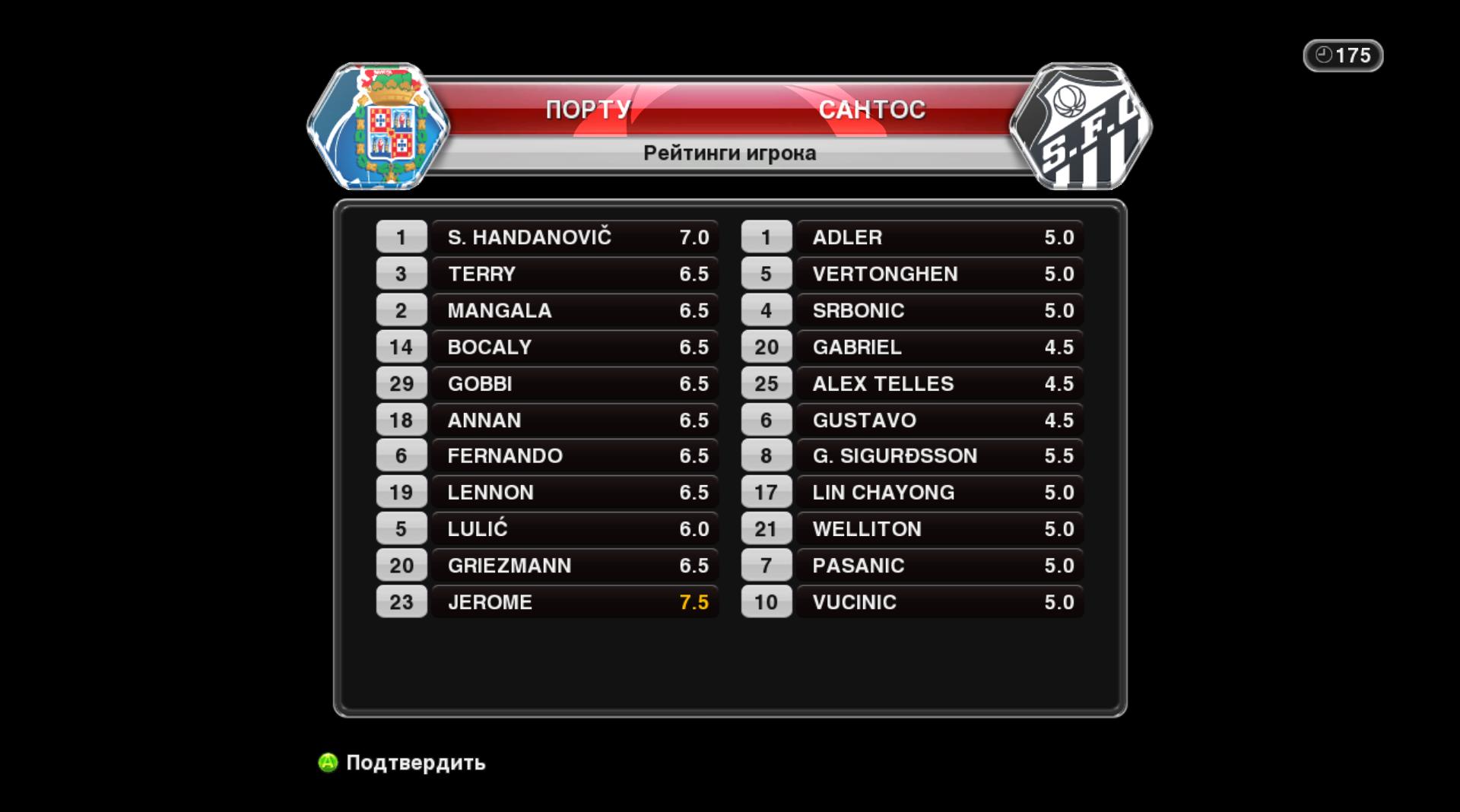Select the Lennon player row
This screenshot has width=1460, height=812.
pos(575,492)
